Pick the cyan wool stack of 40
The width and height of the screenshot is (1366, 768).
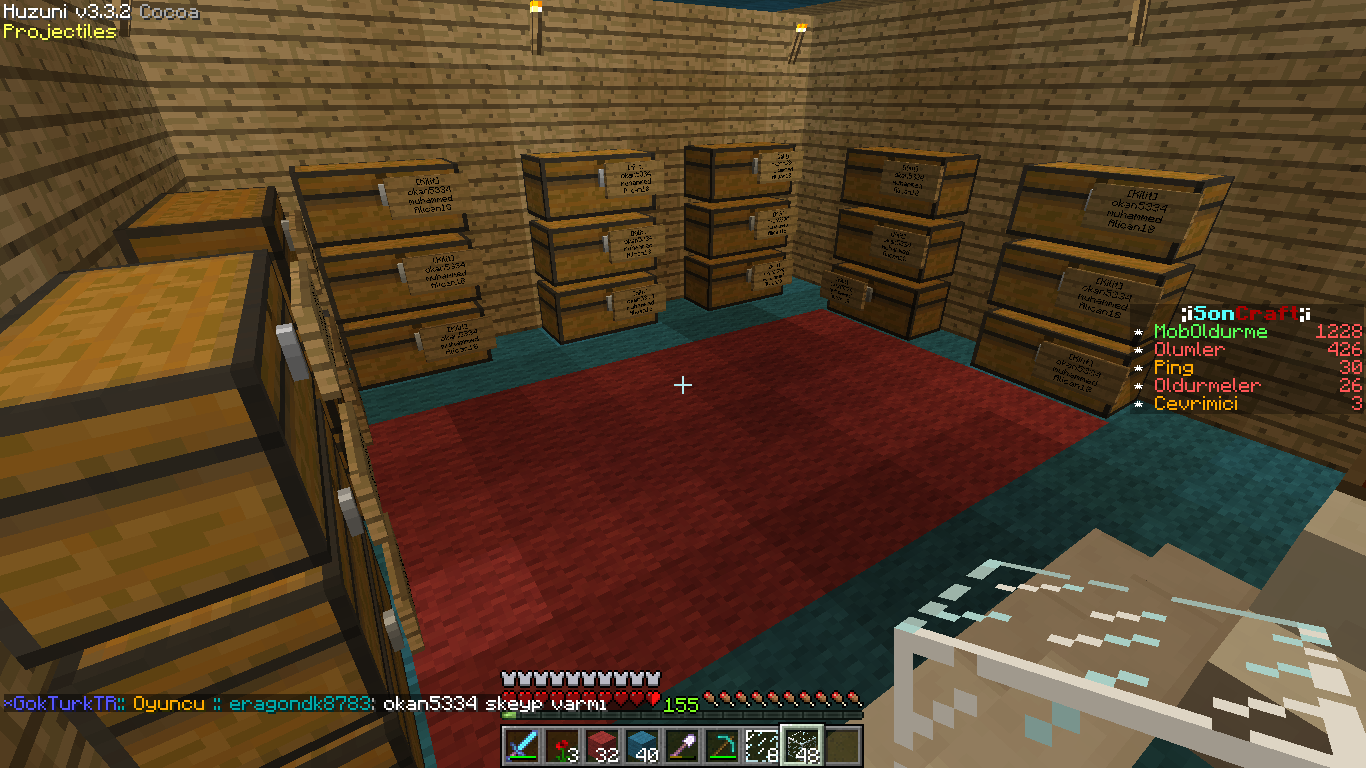(x=642, y=746)
